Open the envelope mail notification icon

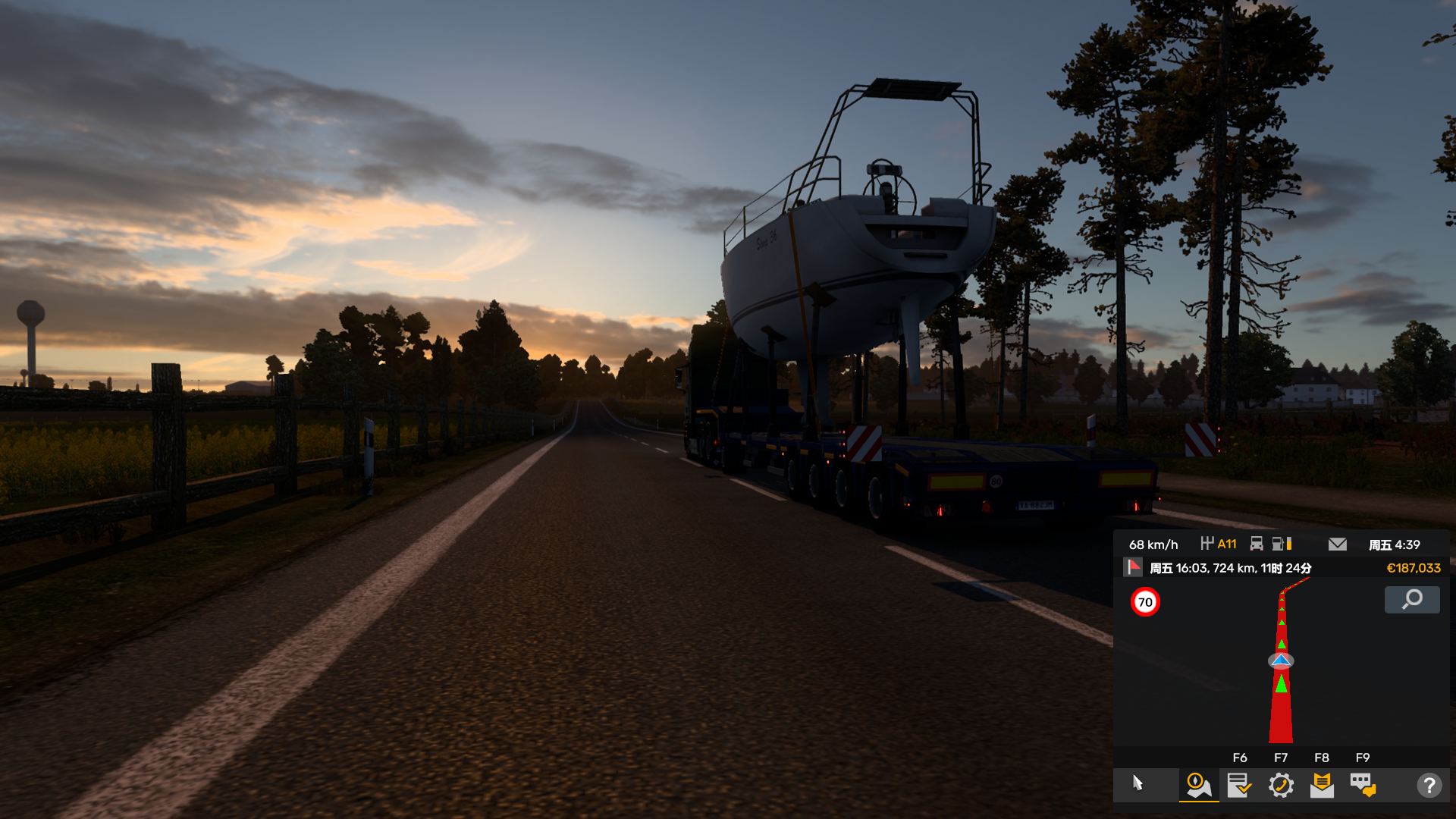(1338, 544)
